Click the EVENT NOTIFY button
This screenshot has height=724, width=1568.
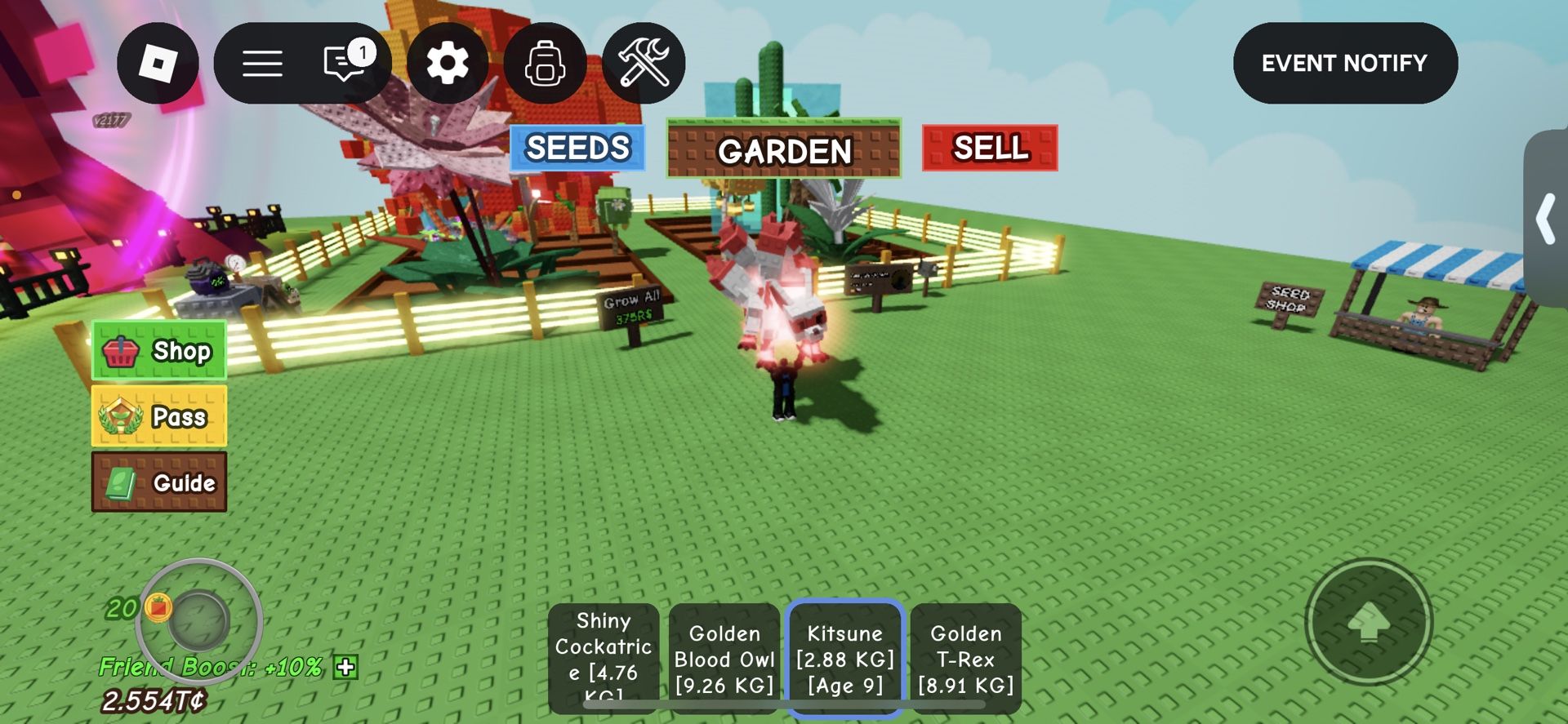pos(1344,62)
